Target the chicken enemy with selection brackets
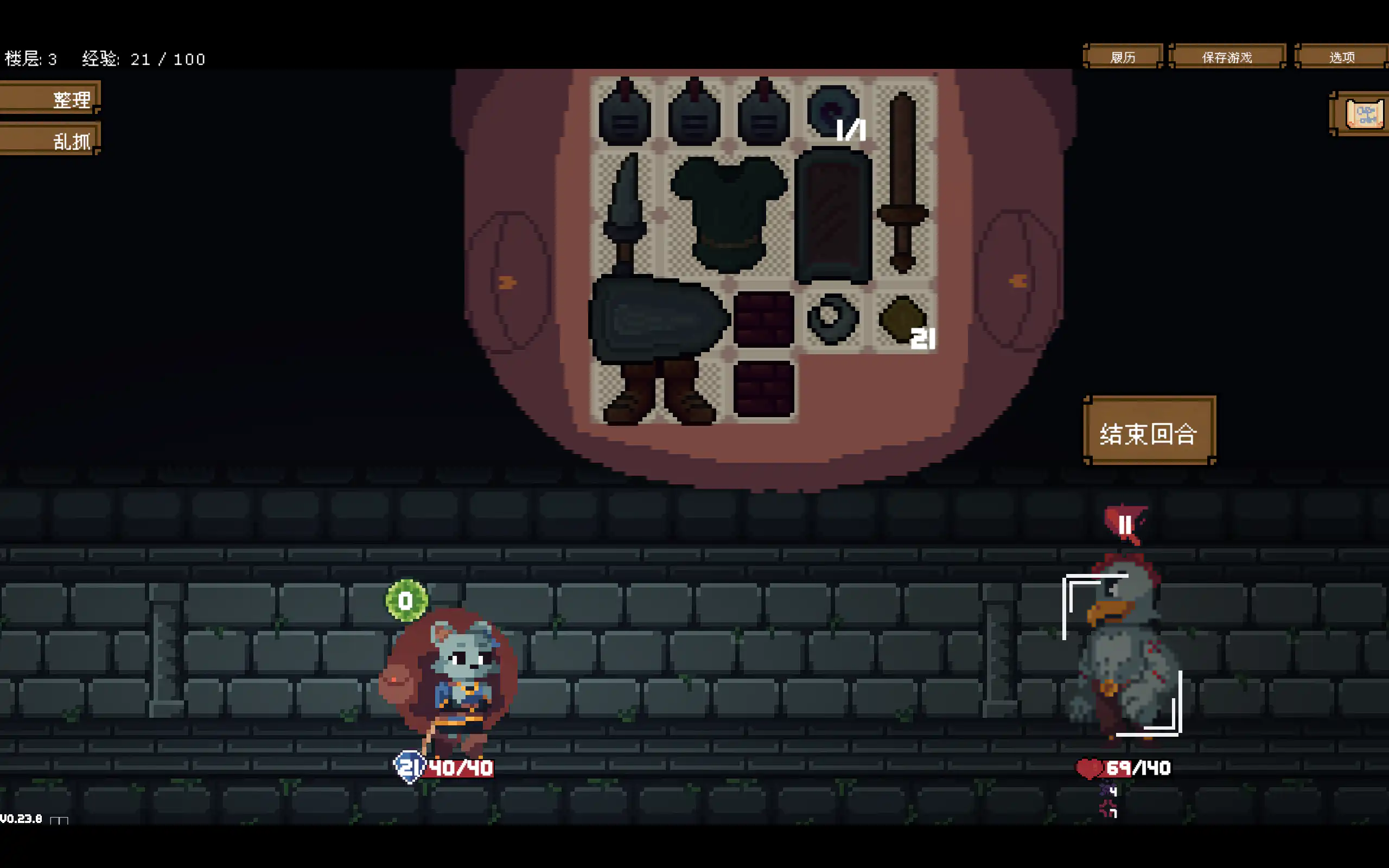Viewport: 1389px width, 868px height. (1122, 654)
